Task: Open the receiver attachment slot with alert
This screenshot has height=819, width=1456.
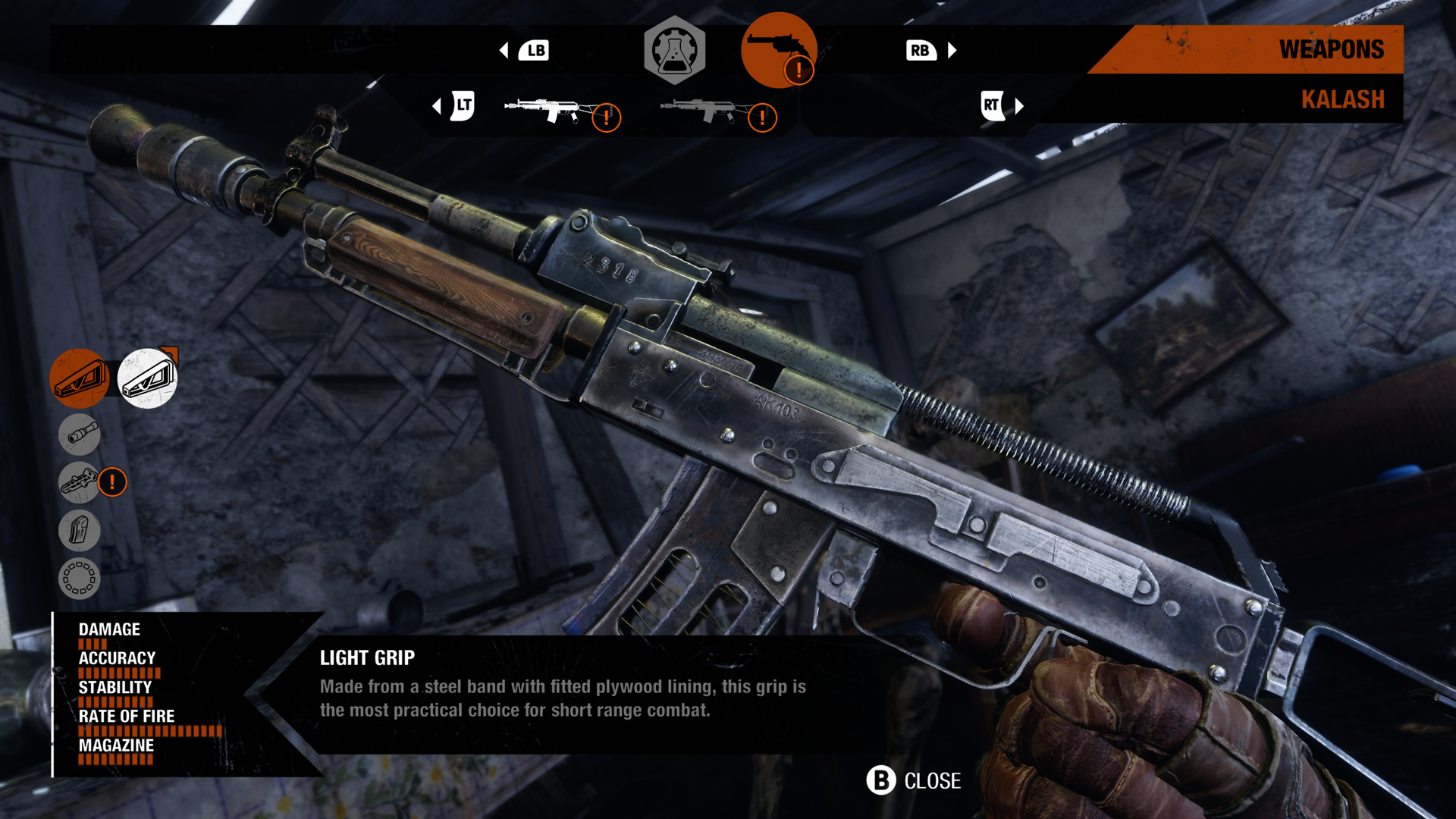Action: point(80,482)
